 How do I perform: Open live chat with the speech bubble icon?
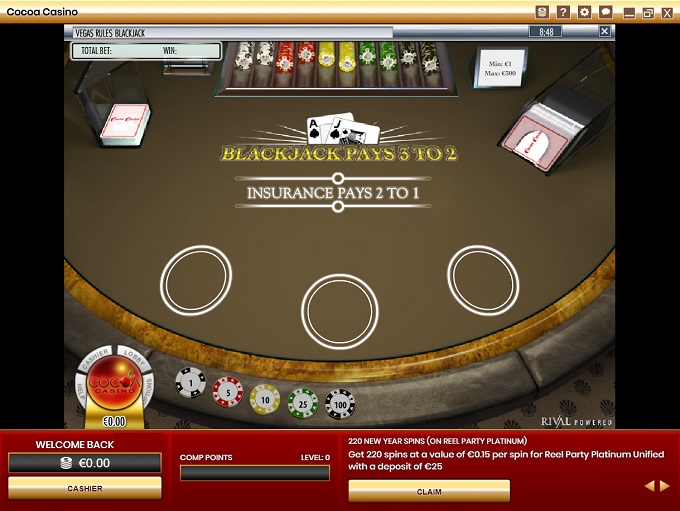(605, 12)
